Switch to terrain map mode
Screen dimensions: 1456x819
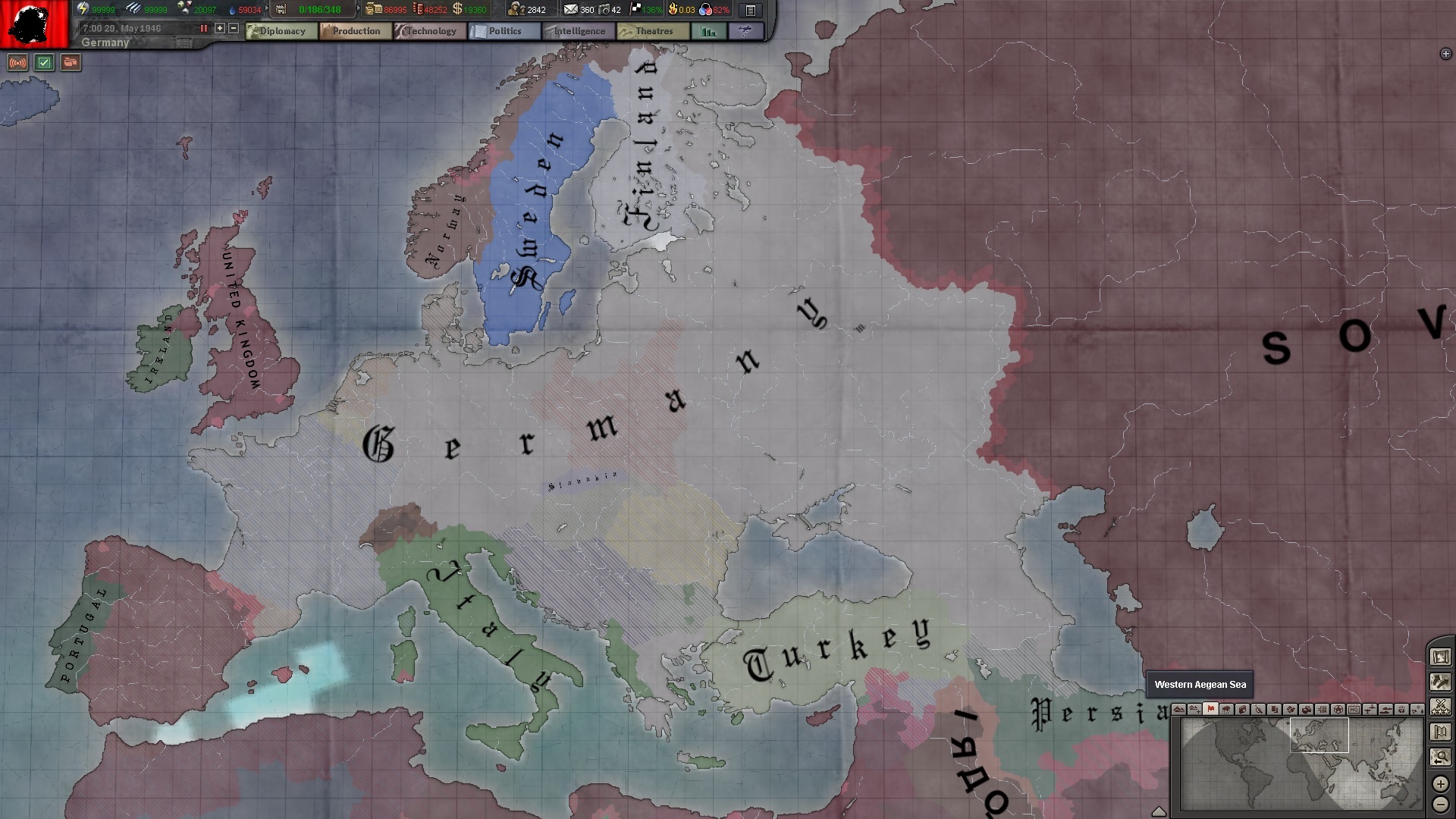coord(1178,711)
